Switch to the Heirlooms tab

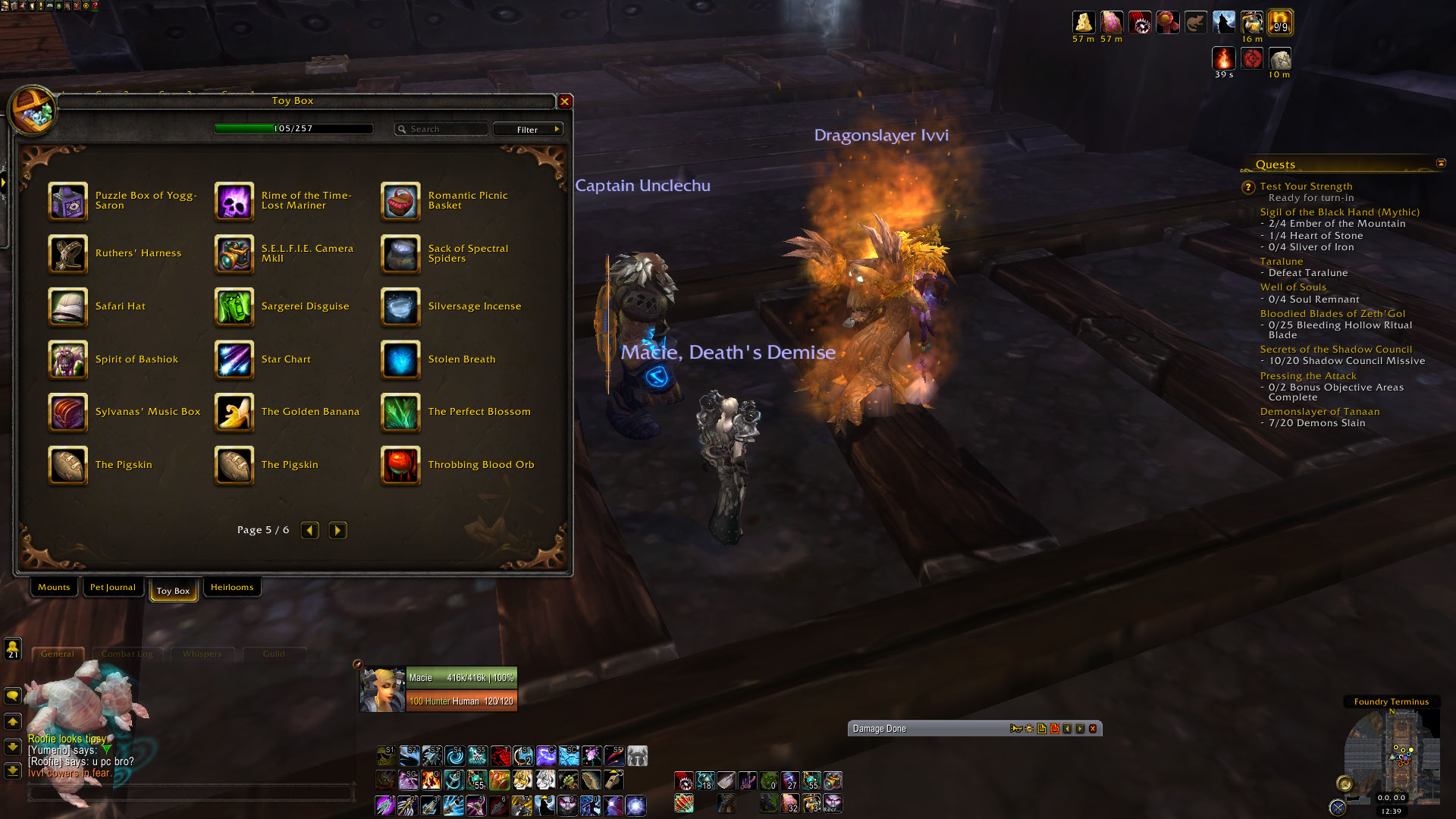point(232,588)
